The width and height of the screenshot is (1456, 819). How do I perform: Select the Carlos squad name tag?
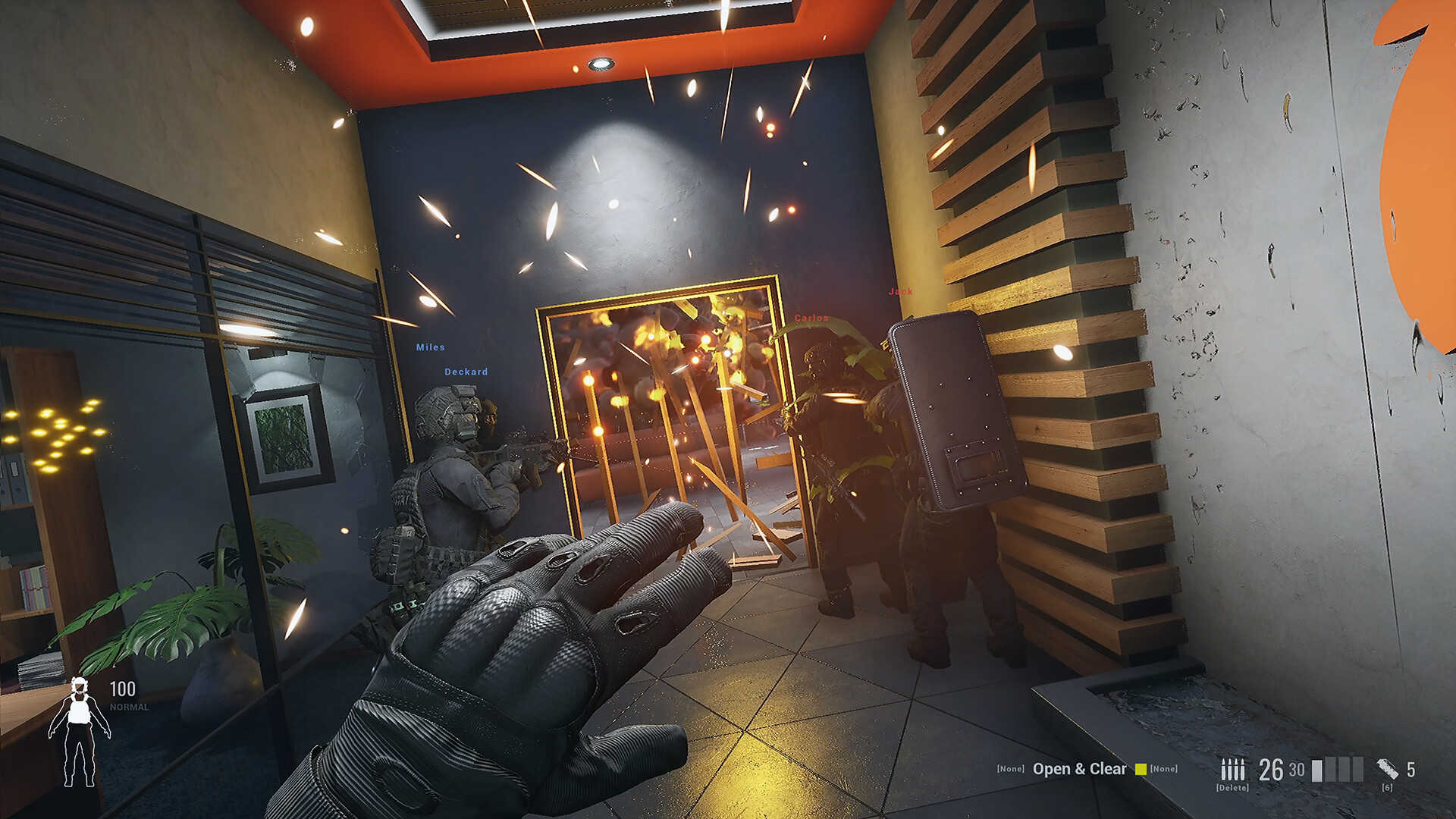pos(811,318)
